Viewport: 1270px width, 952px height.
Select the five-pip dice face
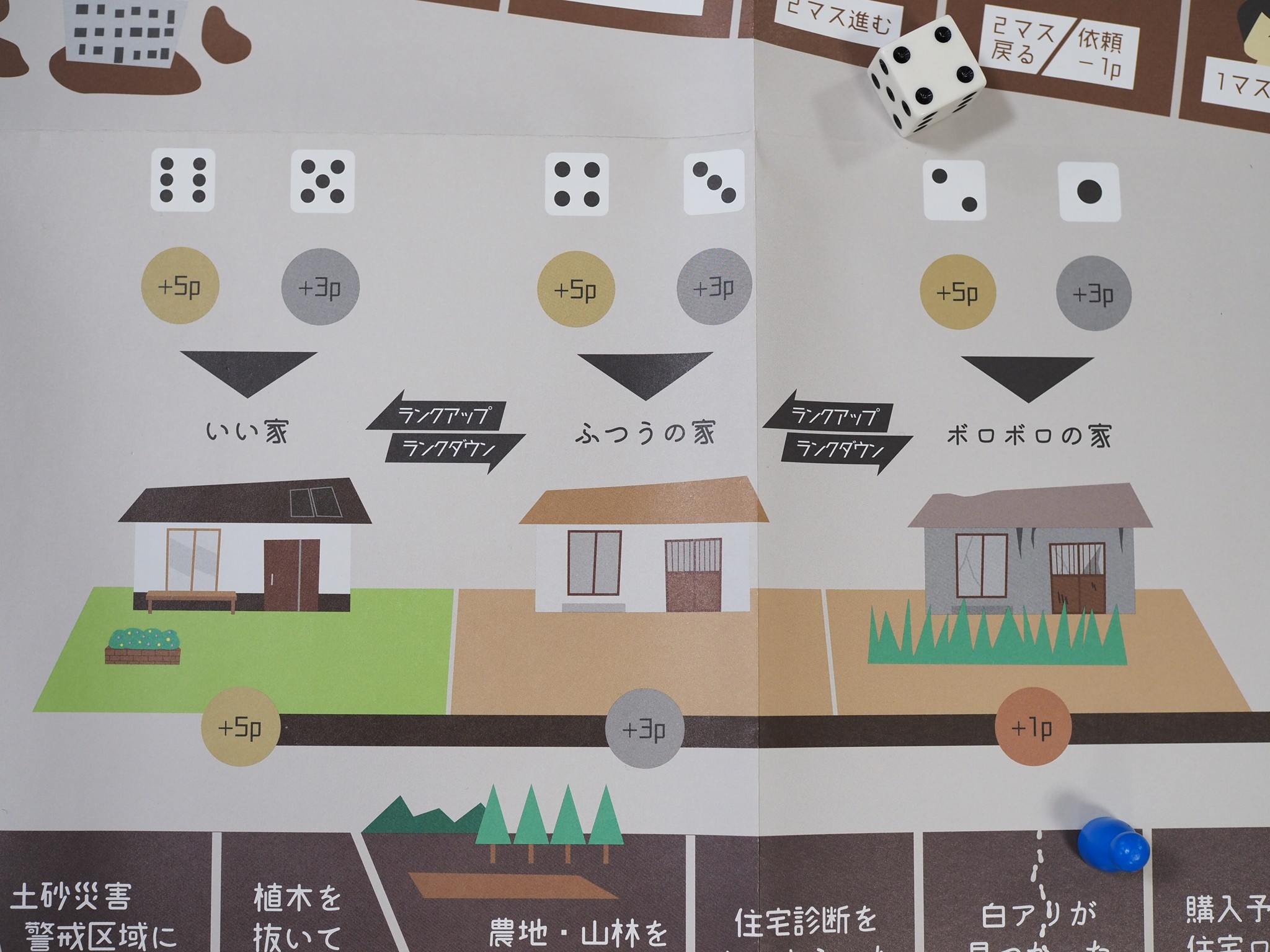322,181
